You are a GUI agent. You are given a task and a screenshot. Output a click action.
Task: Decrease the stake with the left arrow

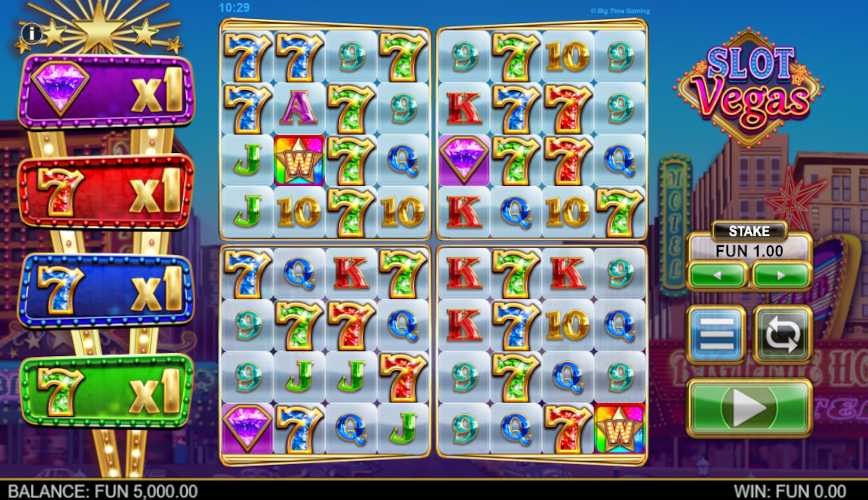tap(717, 274)
